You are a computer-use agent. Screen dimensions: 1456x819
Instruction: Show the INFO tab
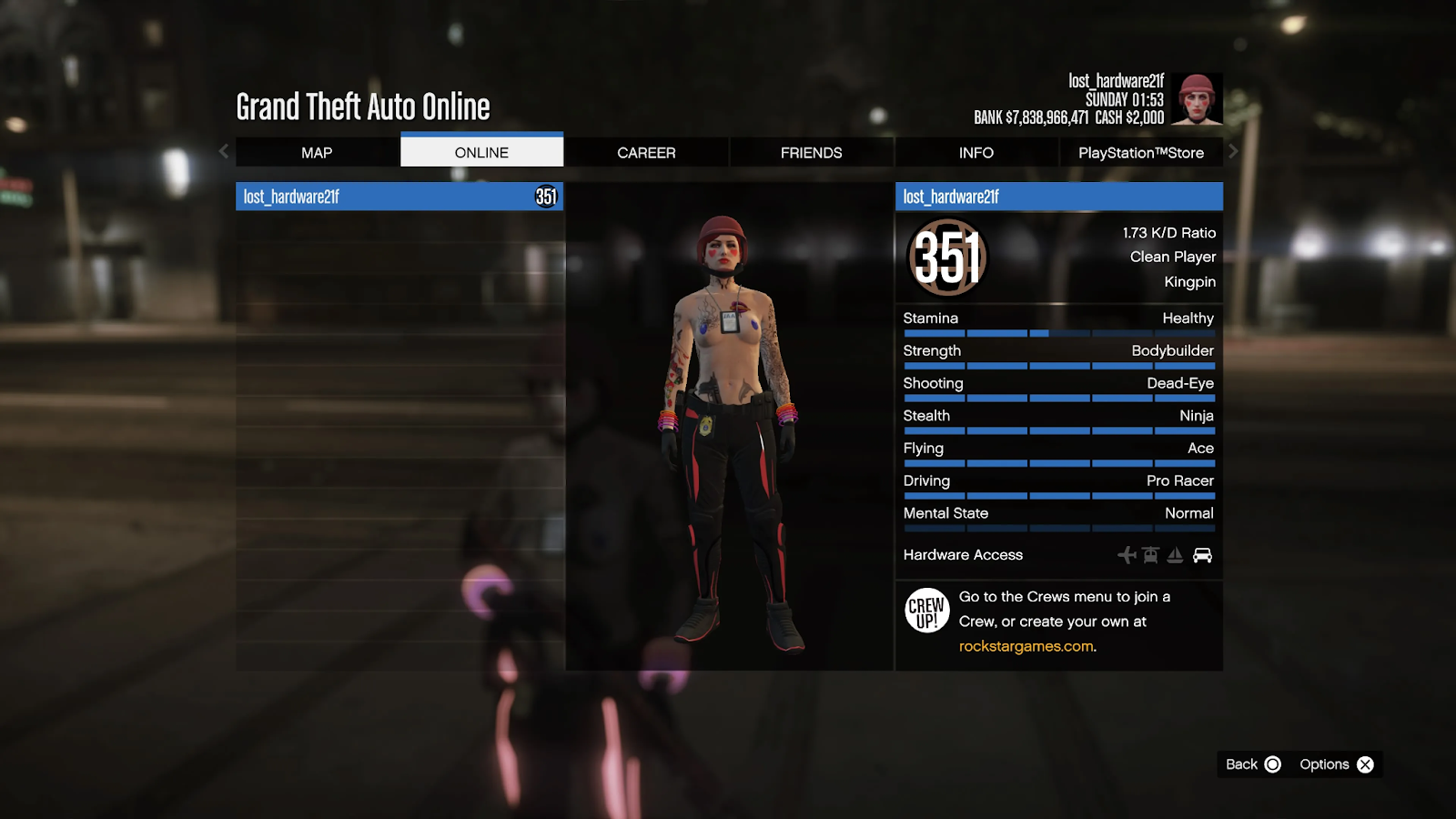click(976, 153)
